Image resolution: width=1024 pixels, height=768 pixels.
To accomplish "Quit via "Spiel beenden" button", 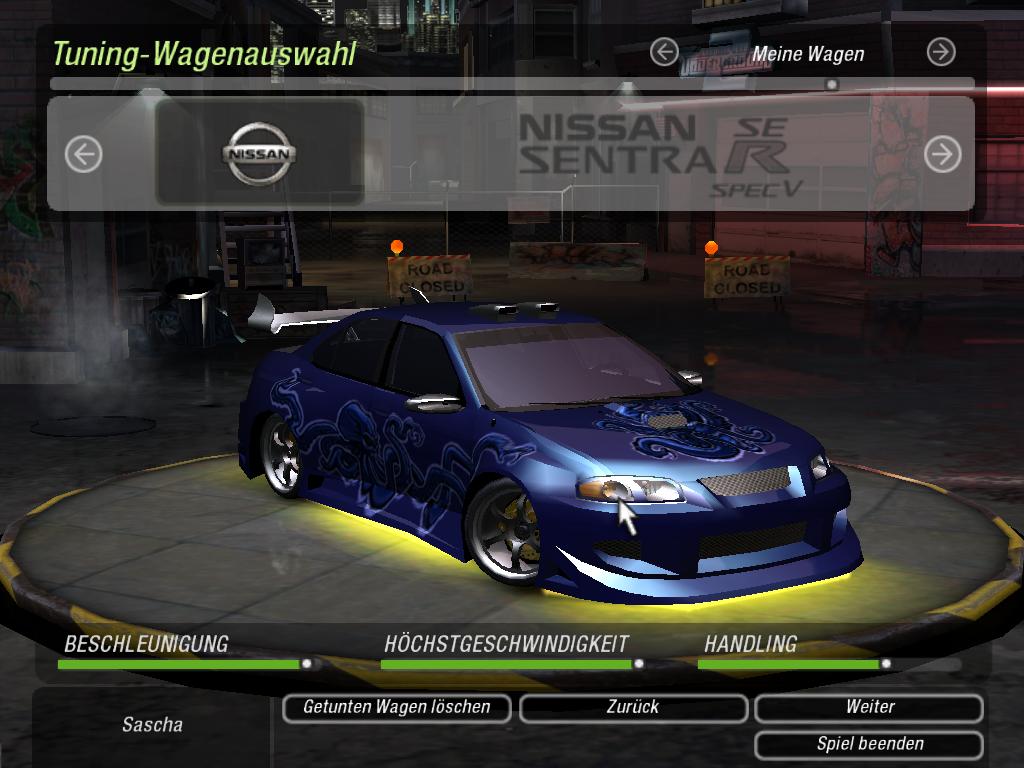I will coord(869,745).
